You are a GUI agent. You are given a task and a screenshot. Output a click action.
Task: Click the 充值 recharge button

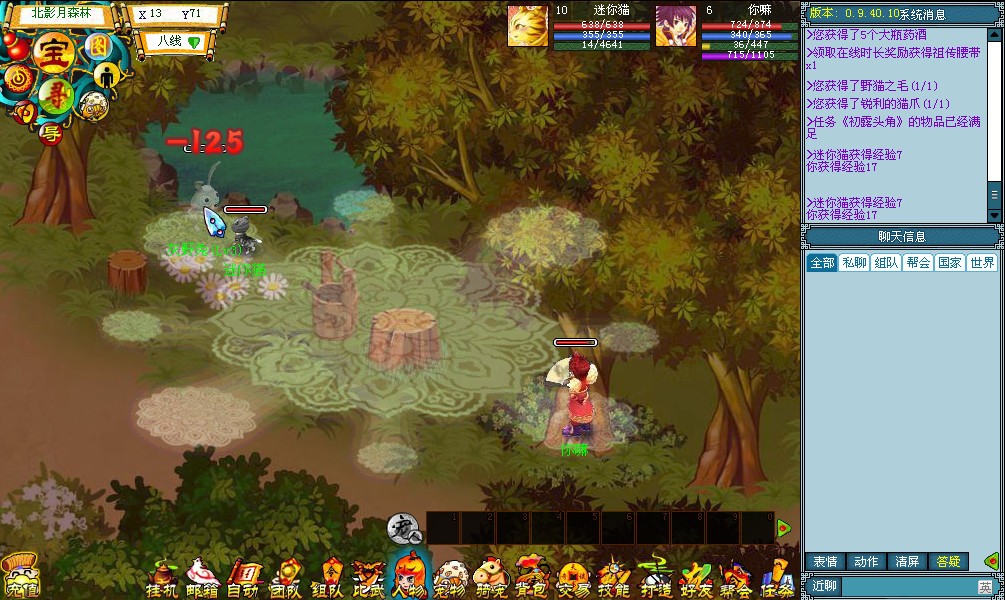click(20, 578)
